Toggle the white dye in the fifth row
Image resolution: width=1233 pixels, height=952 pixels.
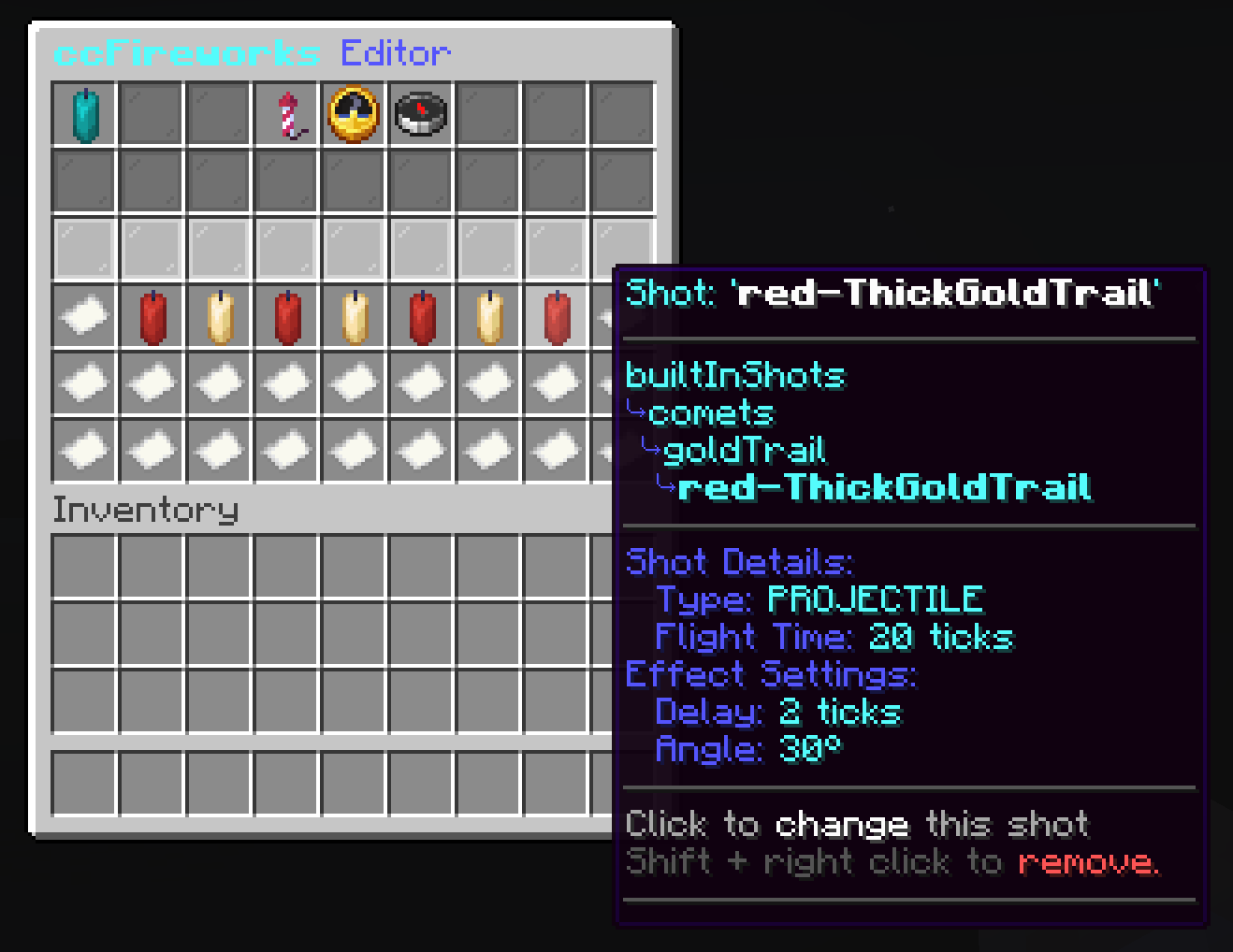(82, 382)
